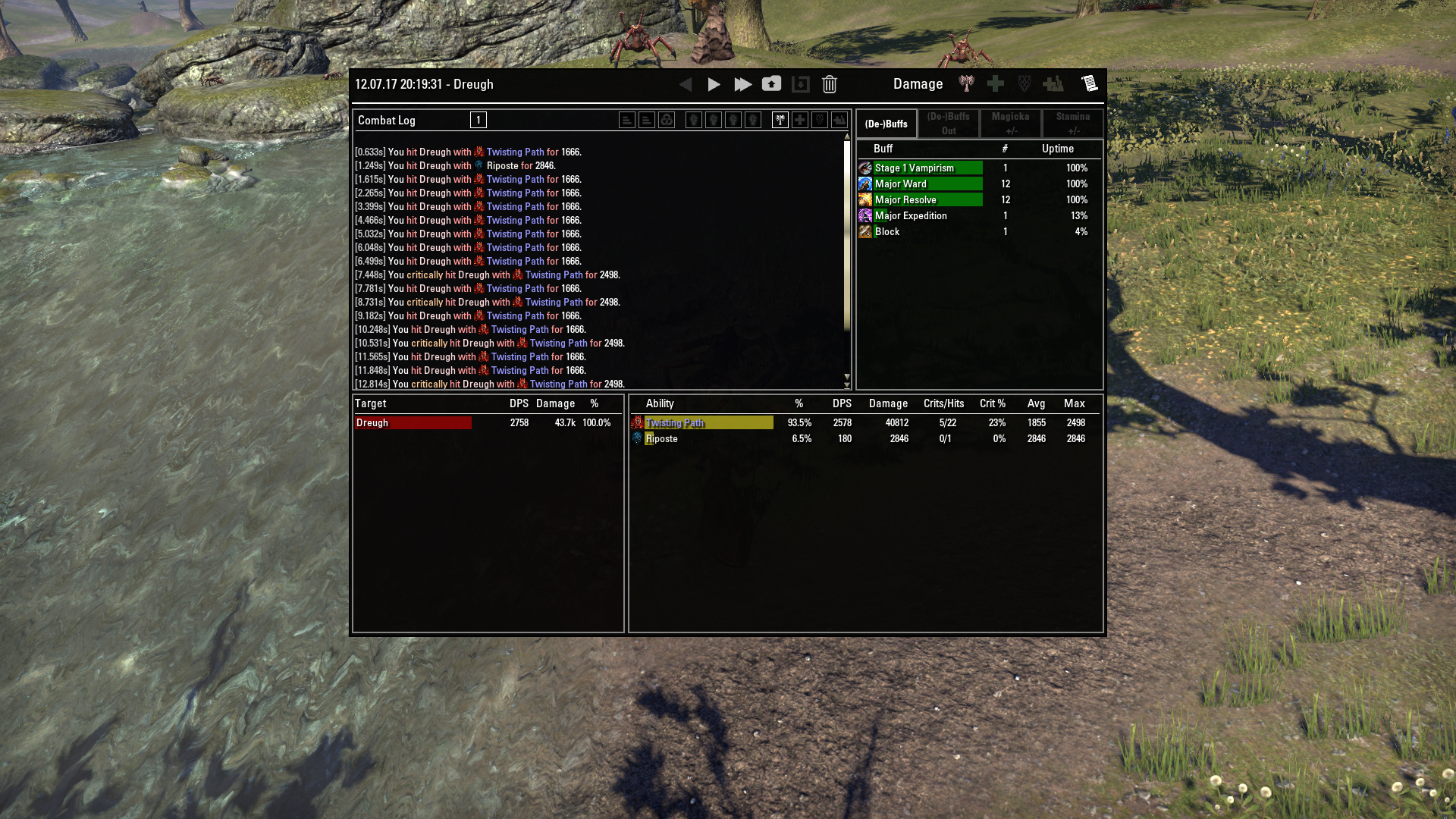The height and width of the screenshot is (819, 1456).
Task: Toggle the shield filter in Combat Log bar
Action: point(818,120)
